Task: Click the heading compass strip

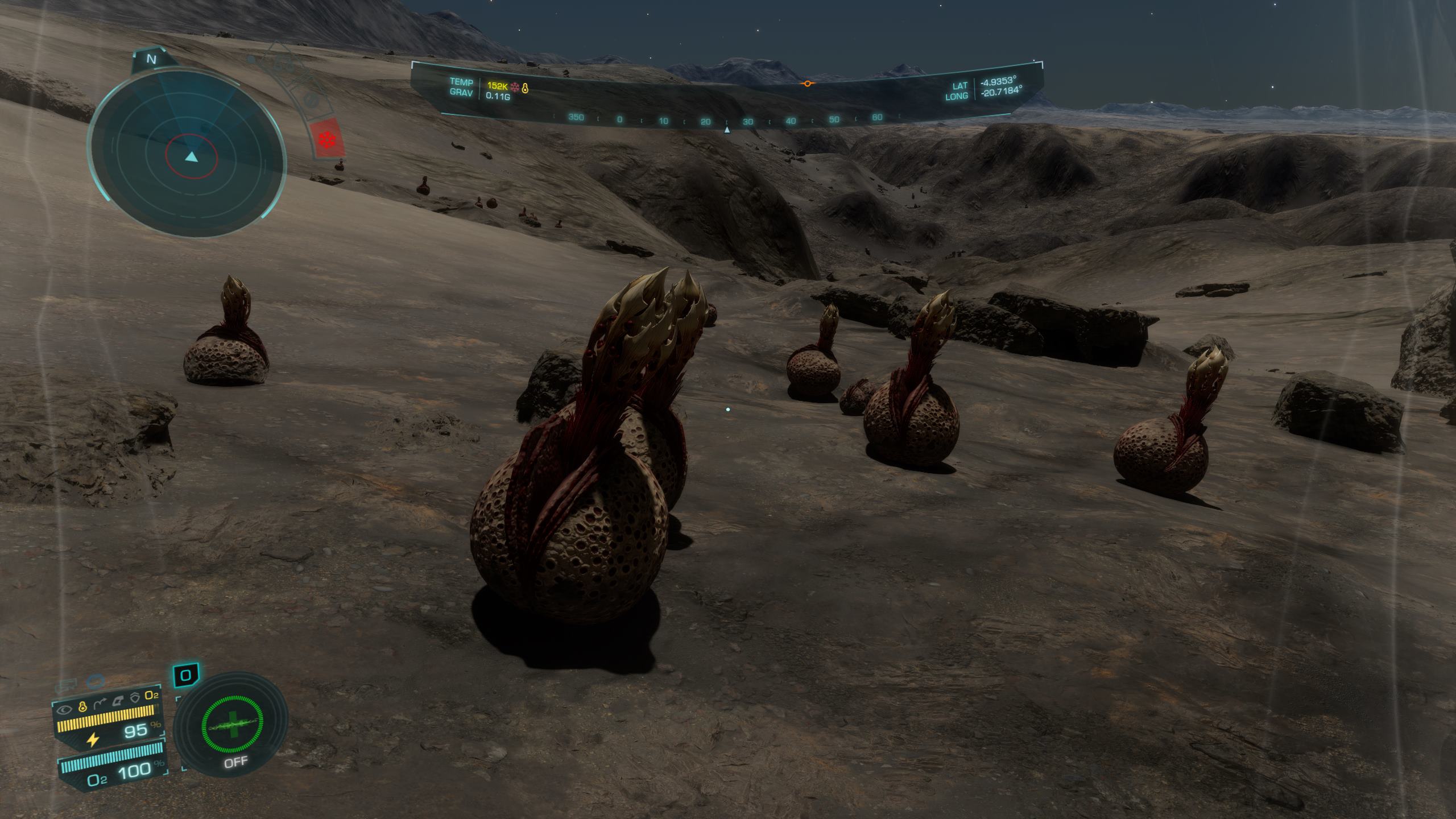Action: coord(726,119)
